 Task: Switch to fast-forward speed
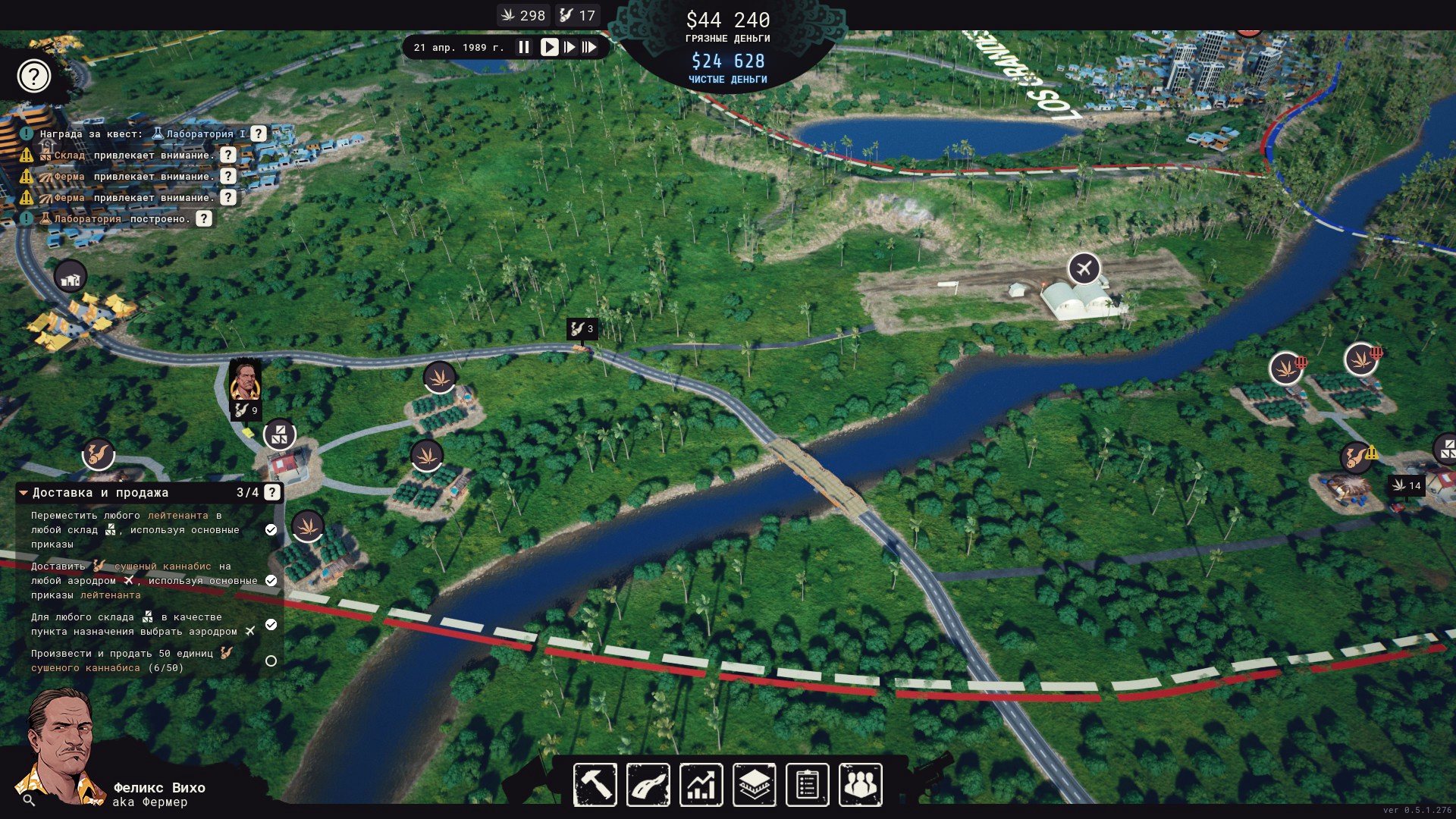click(x=570, y=47)
